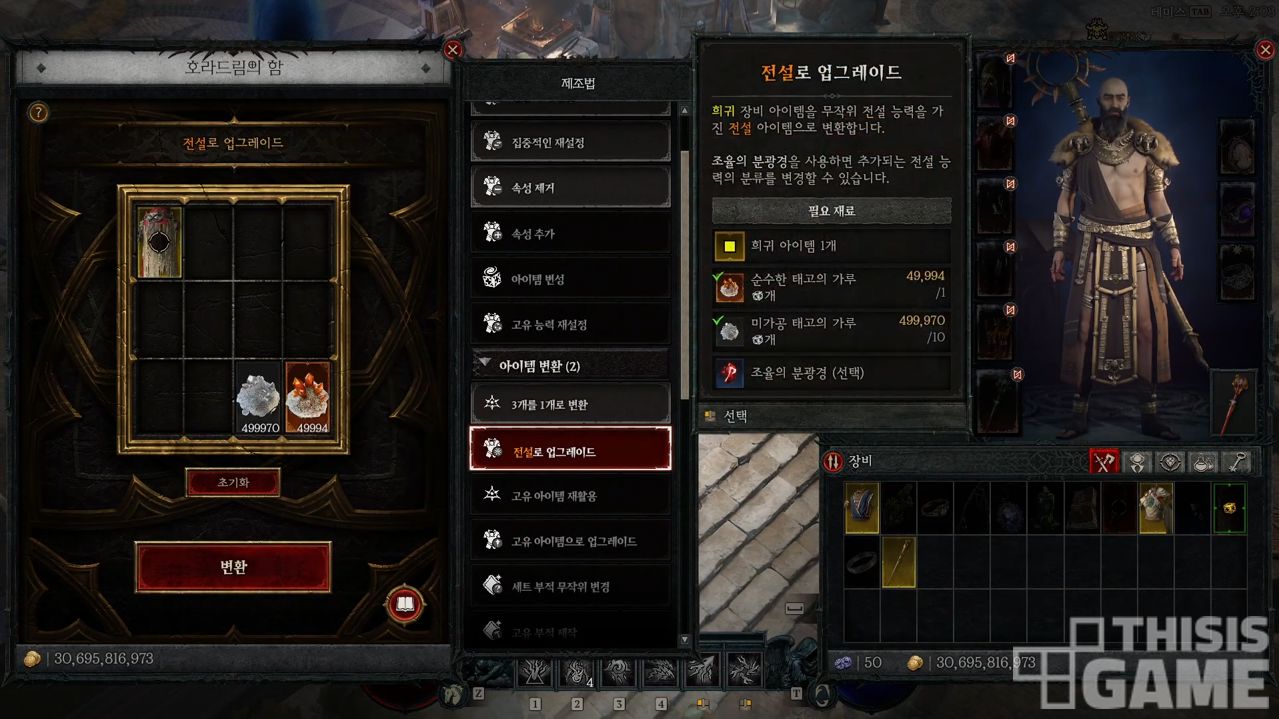Choose the 3개를 1개로 변환 recipe
This screenshot has height=719, width=1279.
pos(570,404)
